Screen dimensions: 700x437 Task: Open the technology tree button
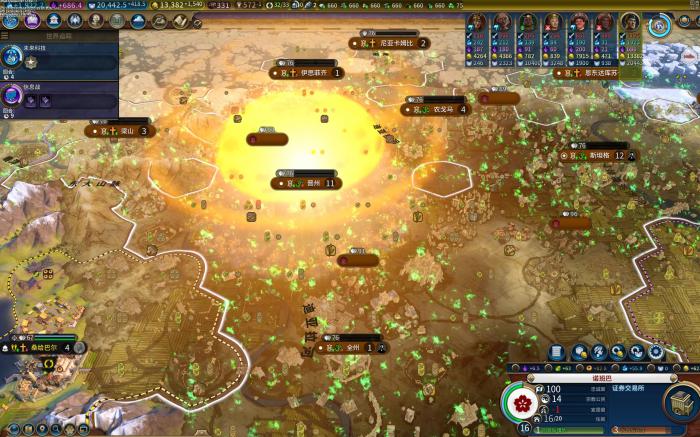point(12,20)
